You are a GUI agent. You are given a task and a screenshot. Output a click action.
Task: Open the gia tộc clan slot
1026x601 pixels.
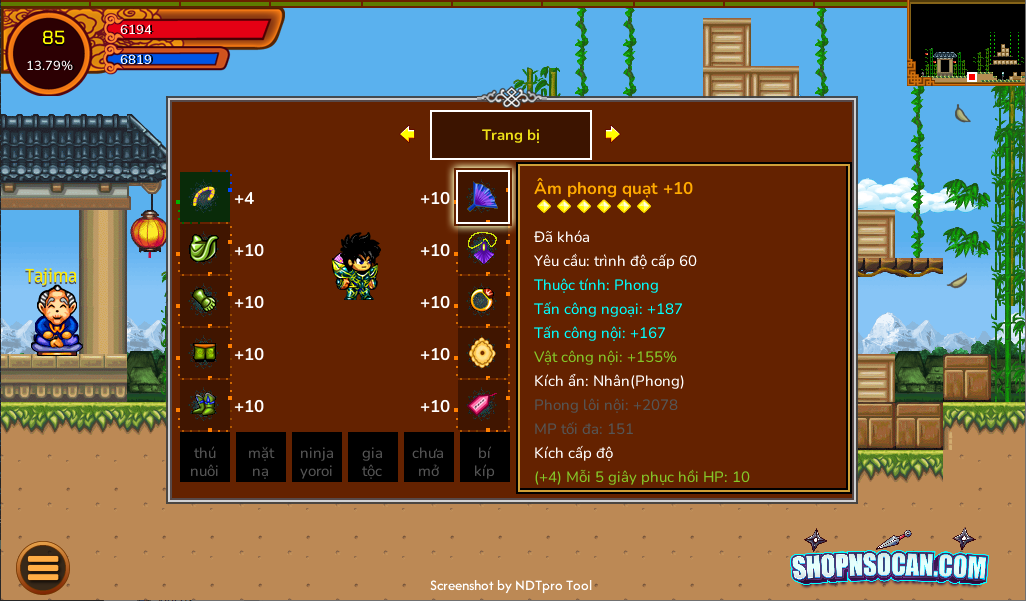373,457
